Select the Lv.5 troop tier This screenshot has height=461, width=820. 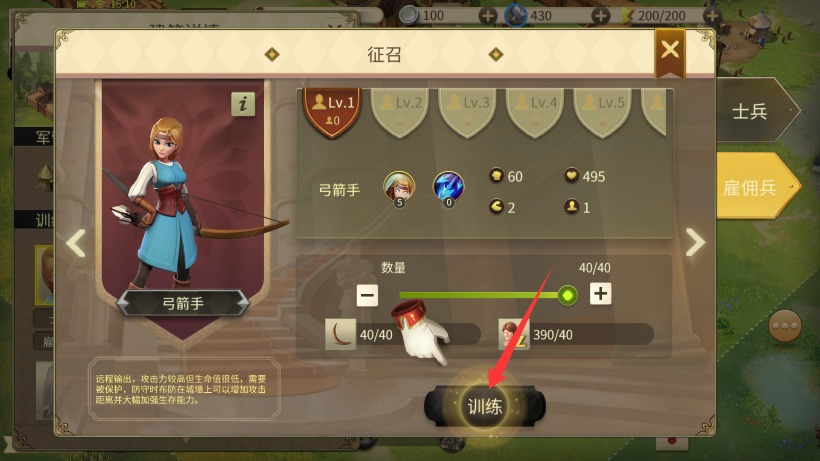pyautogui.click(x=604, y=108)
